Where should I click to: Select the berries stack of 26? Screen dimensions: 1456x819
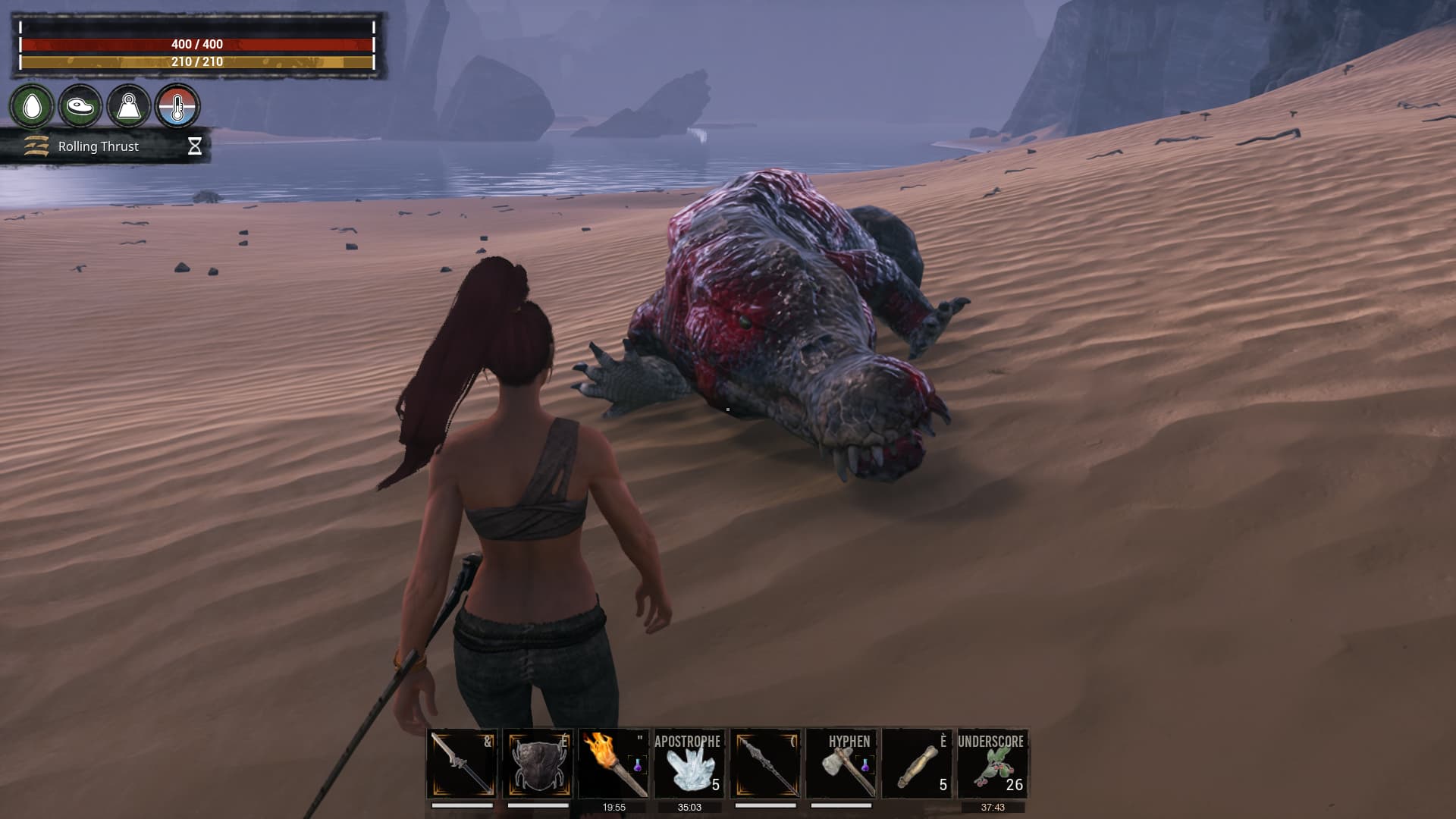(993, 764)
